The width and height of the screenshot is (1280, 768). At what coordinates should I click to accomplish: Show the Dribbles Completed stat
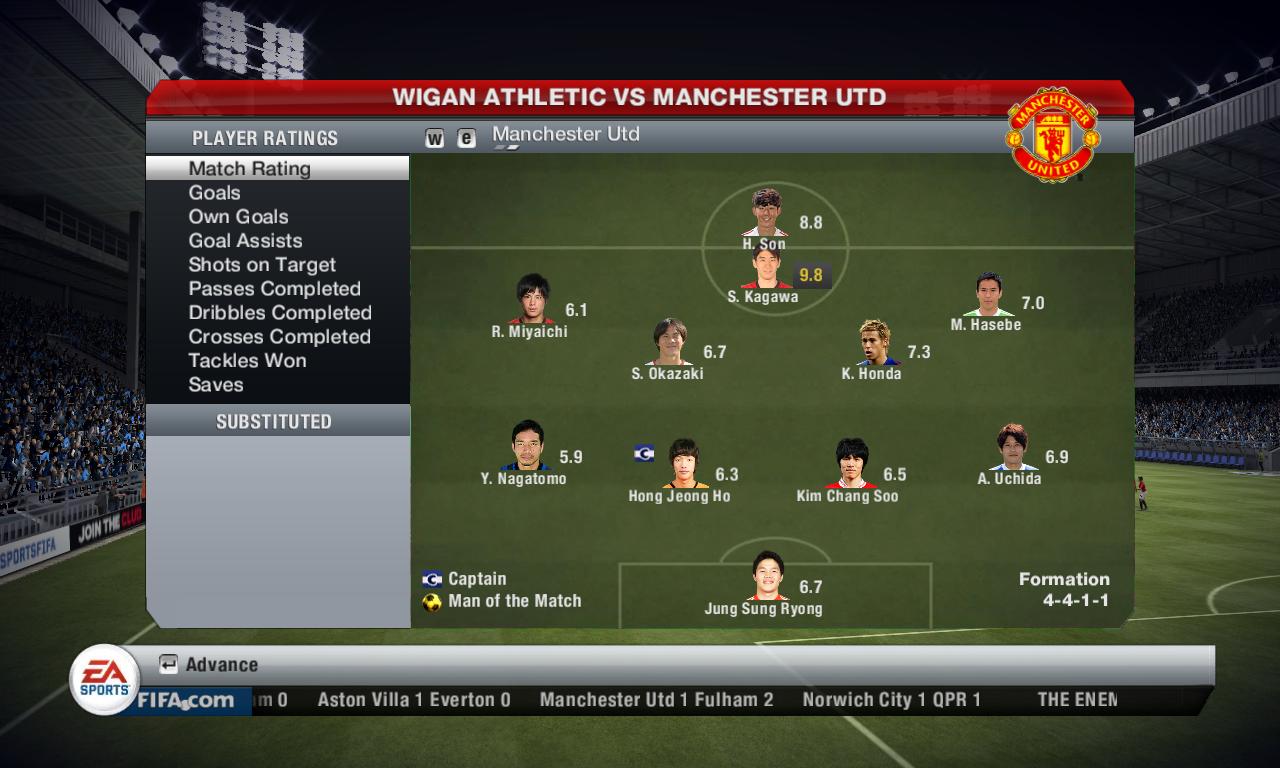(x=280, y=313)
